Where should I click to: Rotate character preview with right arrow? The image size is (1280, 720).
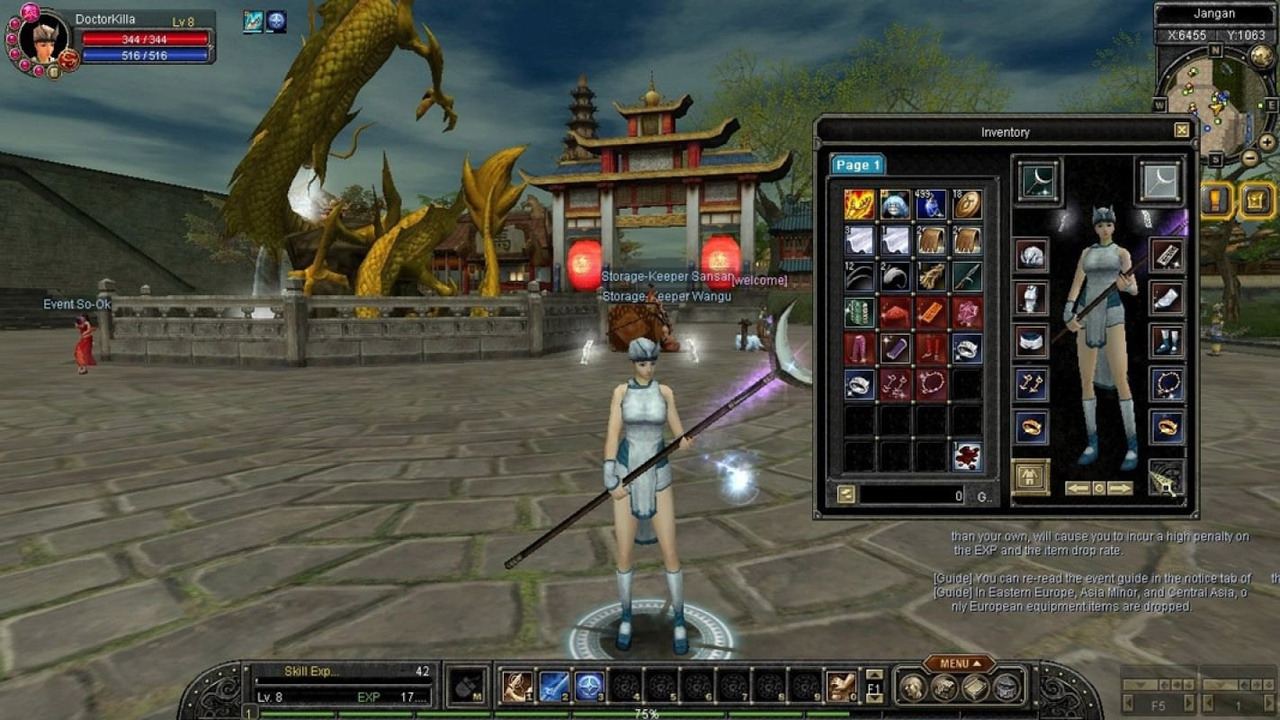coord(1121,488)
